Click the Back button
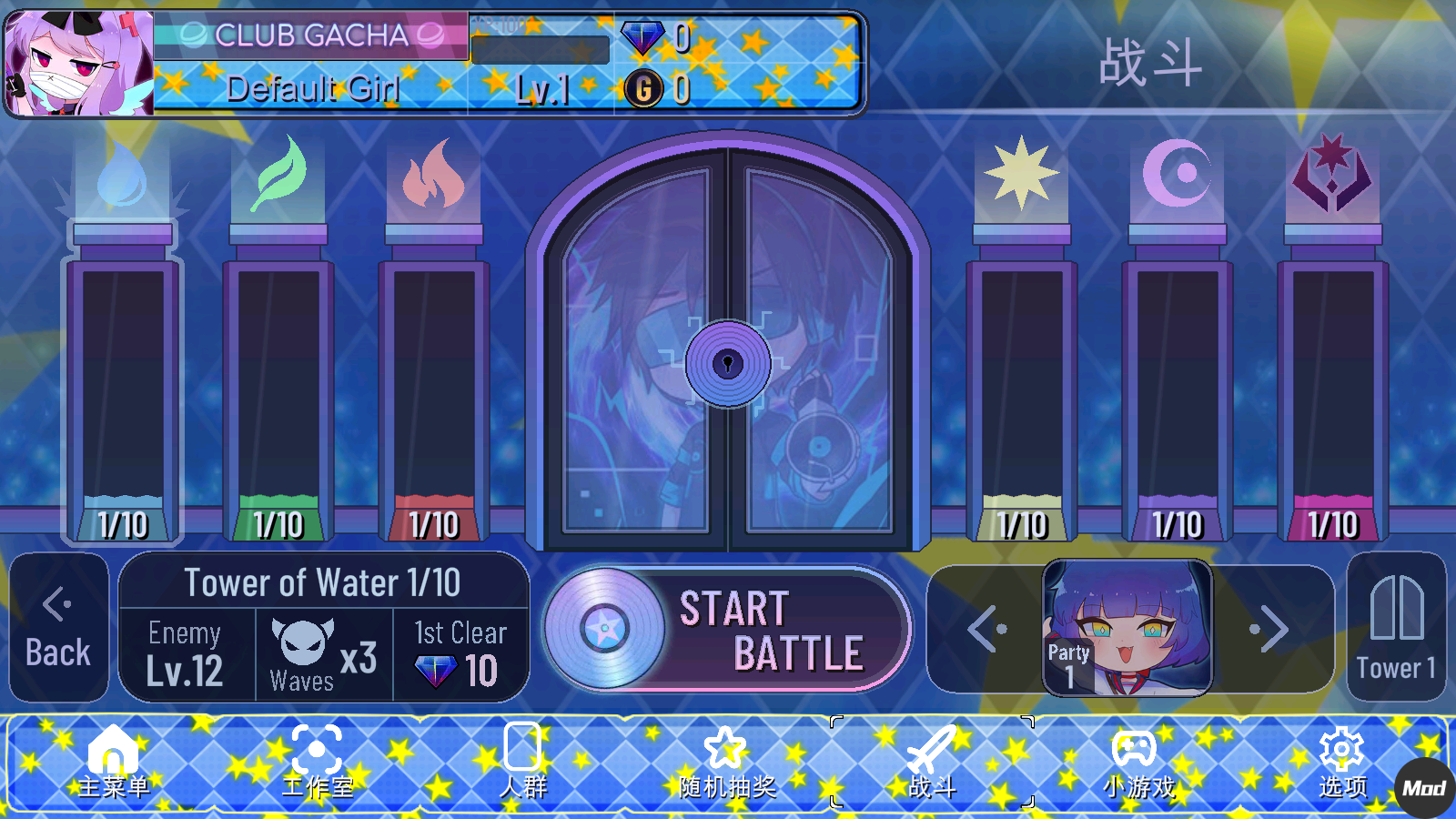 tap(58, 628)
